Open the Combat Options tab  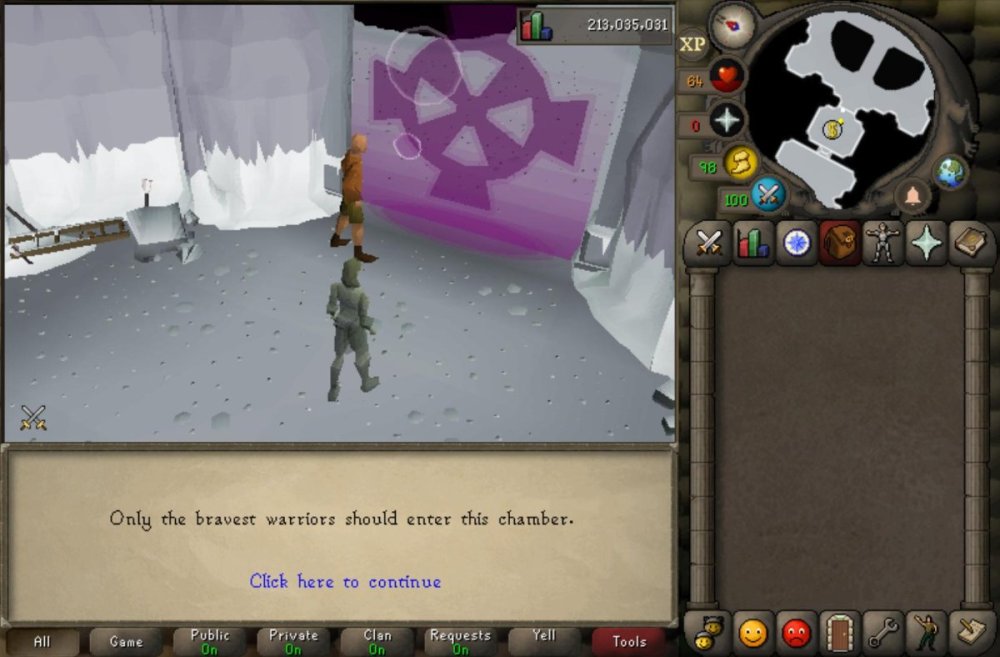(x=710, y=243)
